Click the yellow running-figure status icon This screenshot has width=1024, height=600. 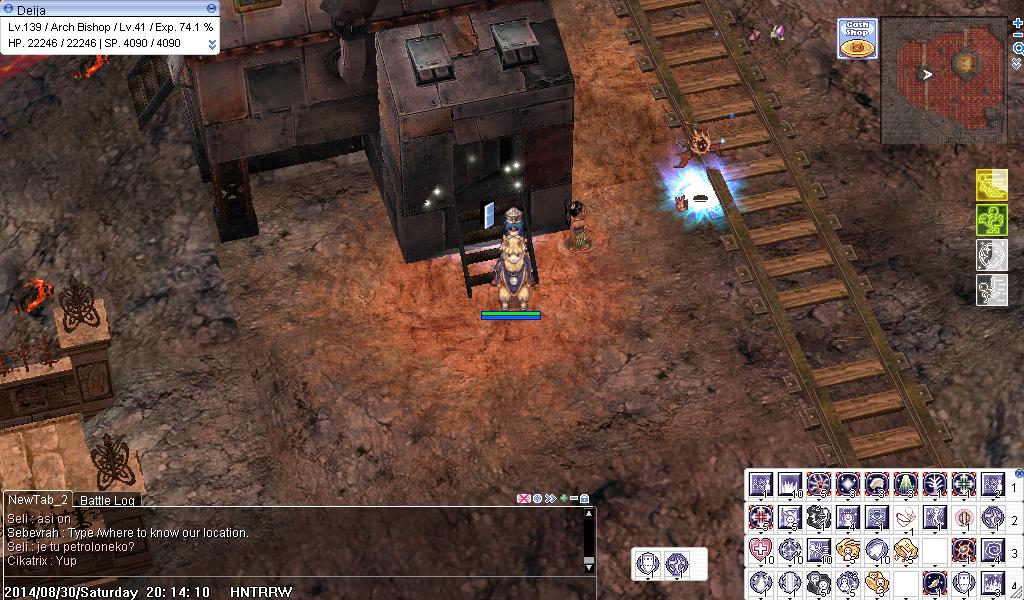(991, 186)
